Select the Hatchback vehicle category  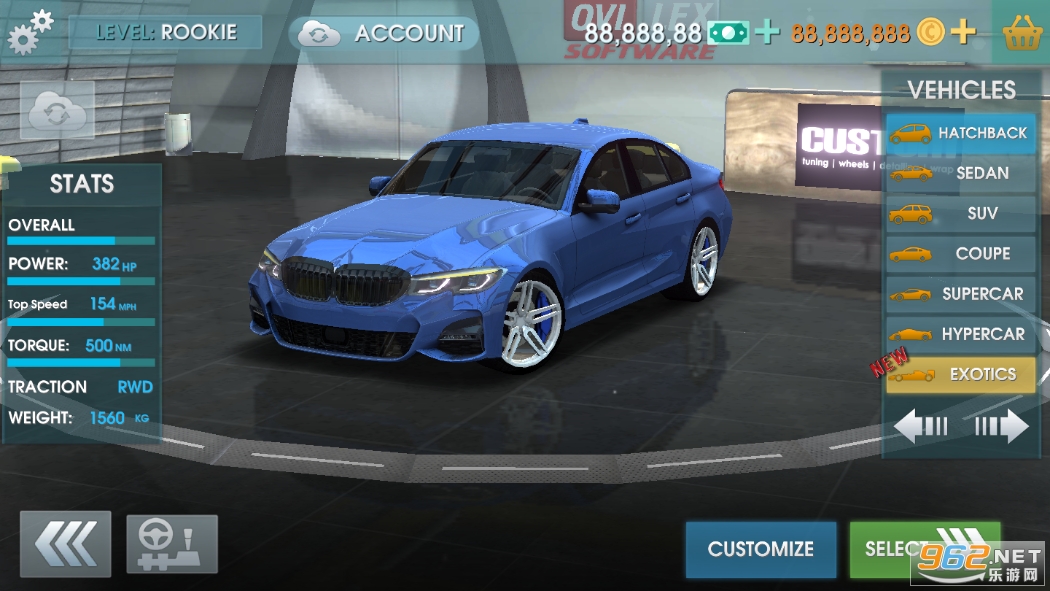pyautogui.click(x=961, y=133)
